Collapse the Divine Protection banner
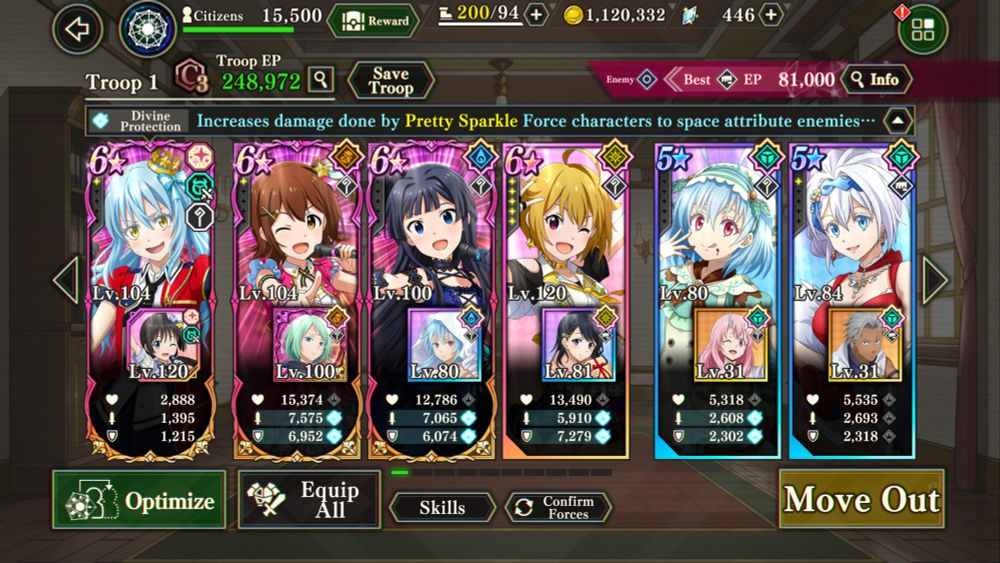 coord(898,121)
